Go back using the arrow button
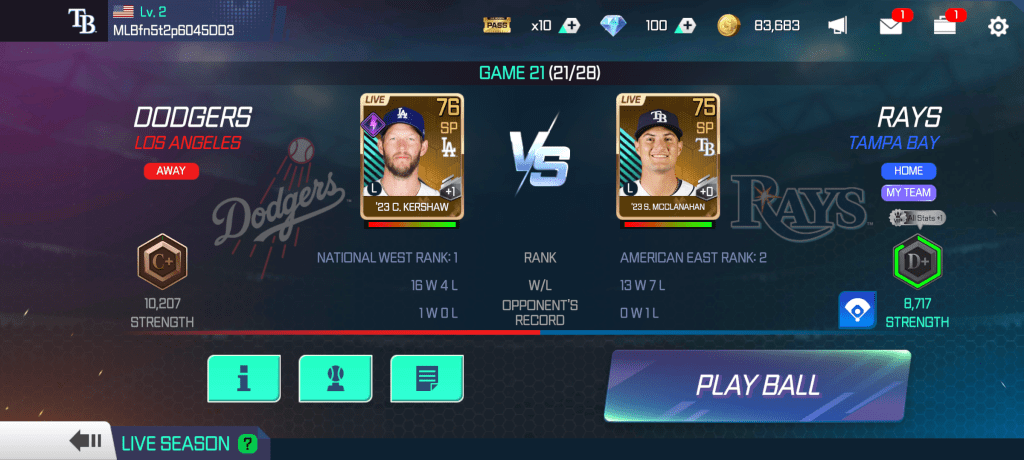The image size is (1024, 460). (x=85, y=441)
